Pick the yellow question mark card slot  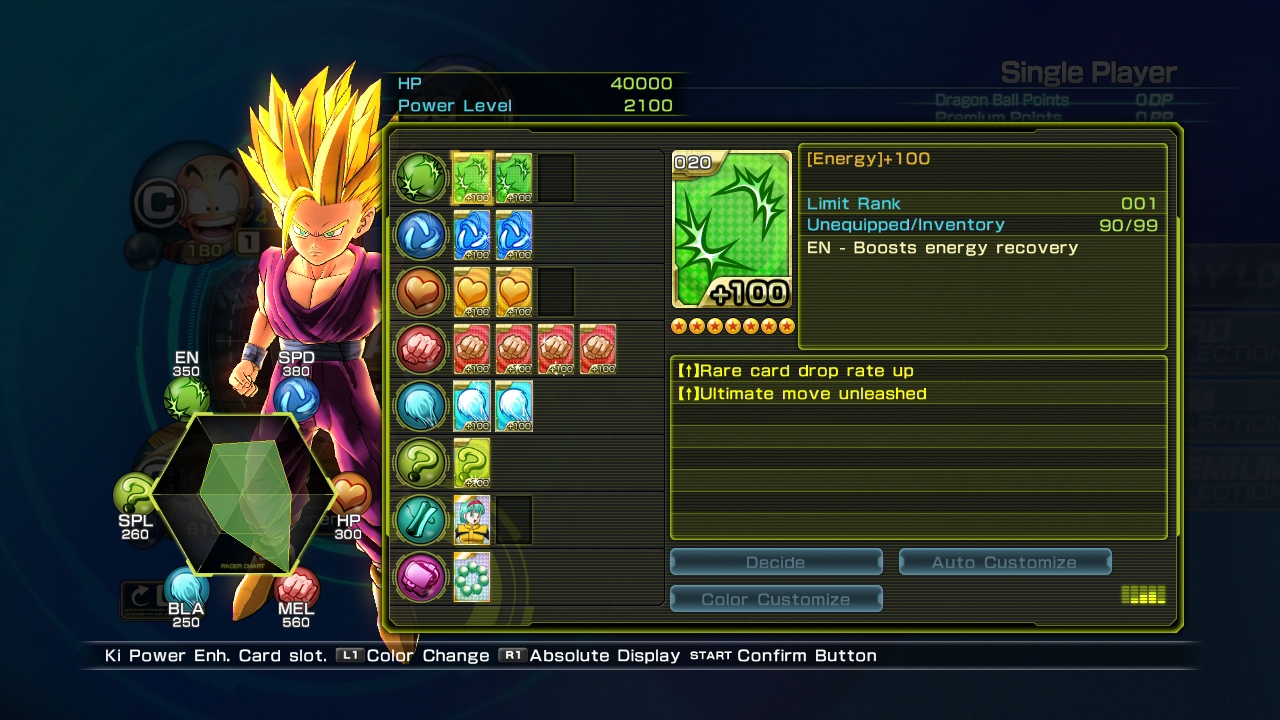[x=472, y=463]
